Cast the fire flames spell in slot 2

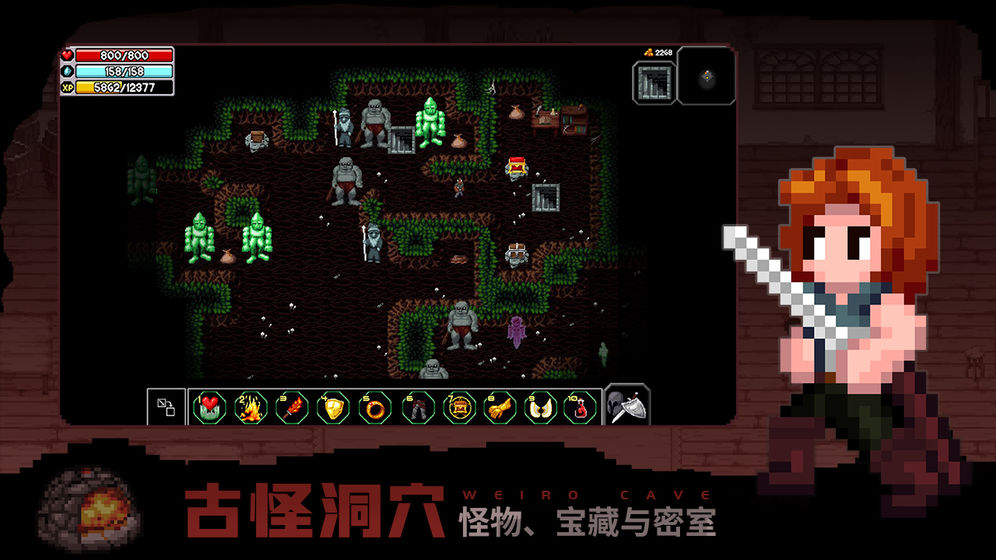(250, 408)
